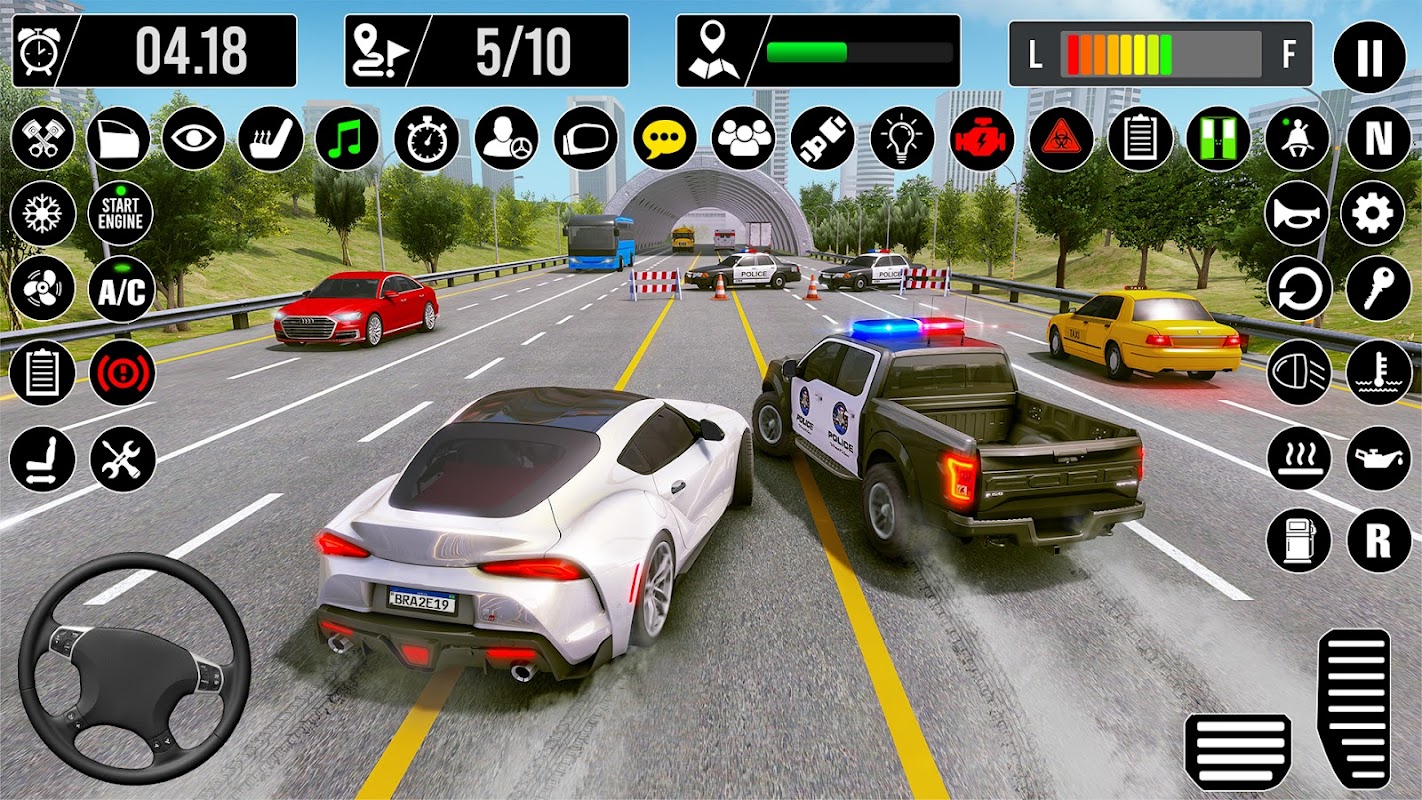Shift into Reverse with the R button
Screen dimensions: 1422x800
(x=1378, y=540)
